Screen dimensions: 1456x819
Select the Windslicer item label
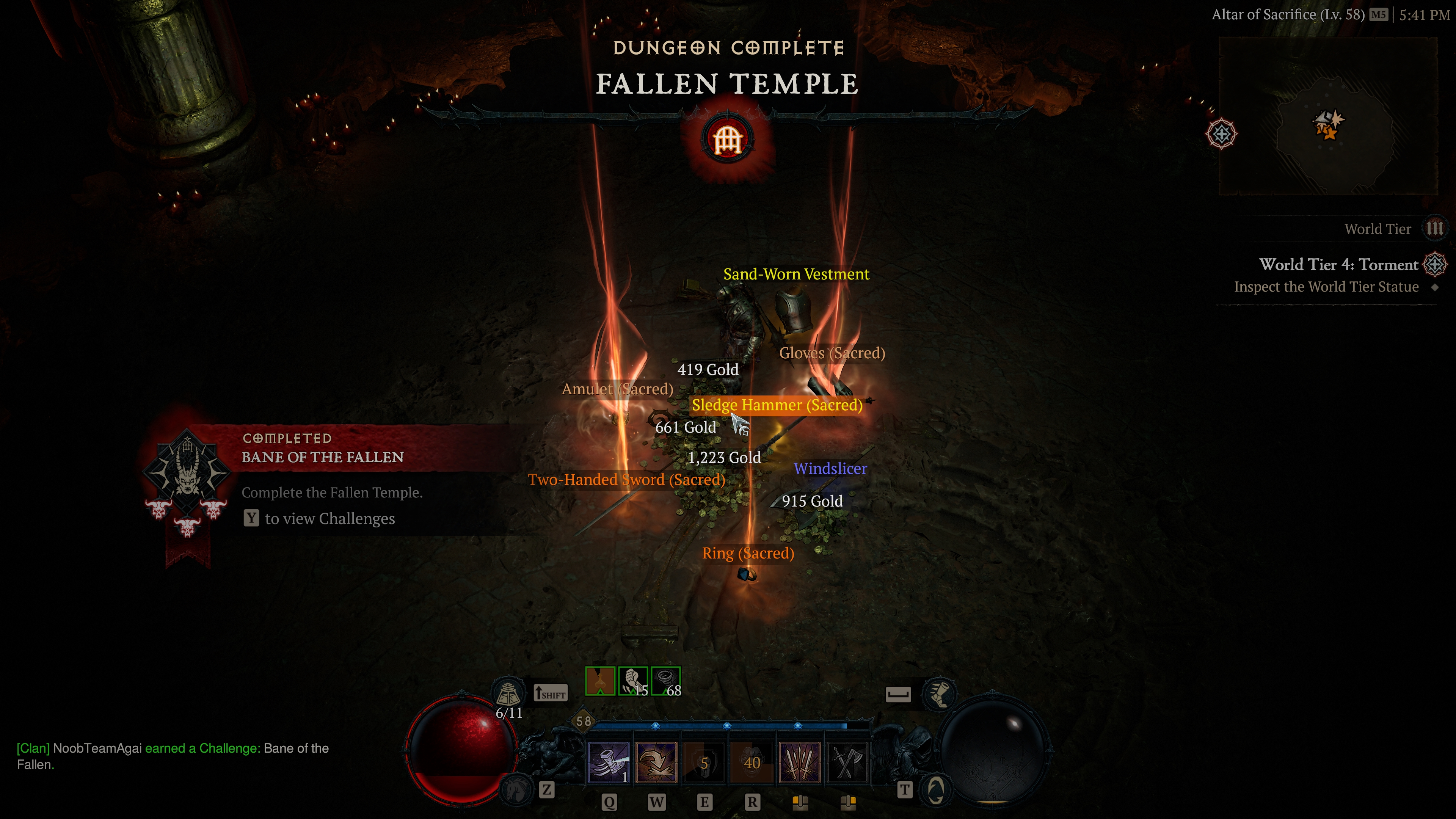[830, 469]
